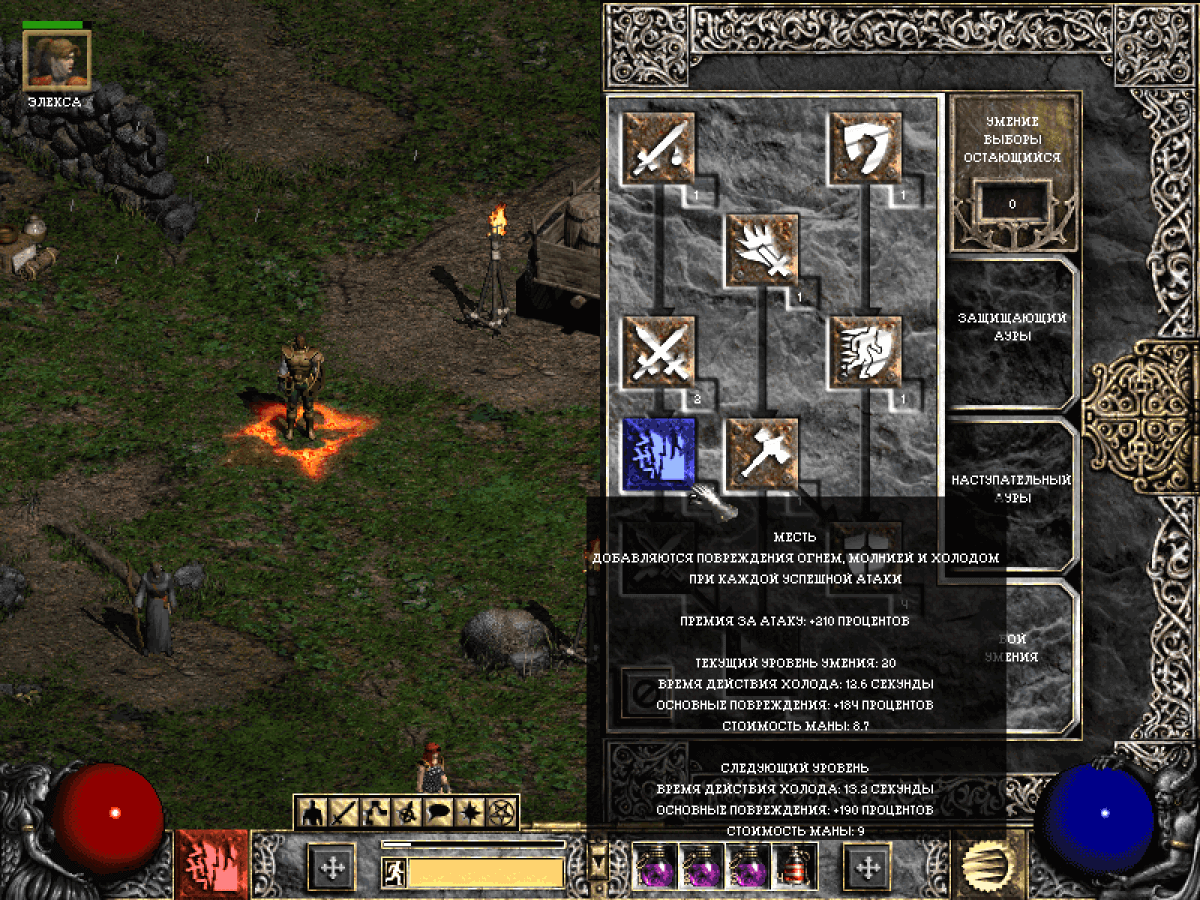Image resolution: width=1200 pixels, height=900 pixels.
Task: Open the left-click skill selector with red Vengeance icon
Action: pos(212,864)
